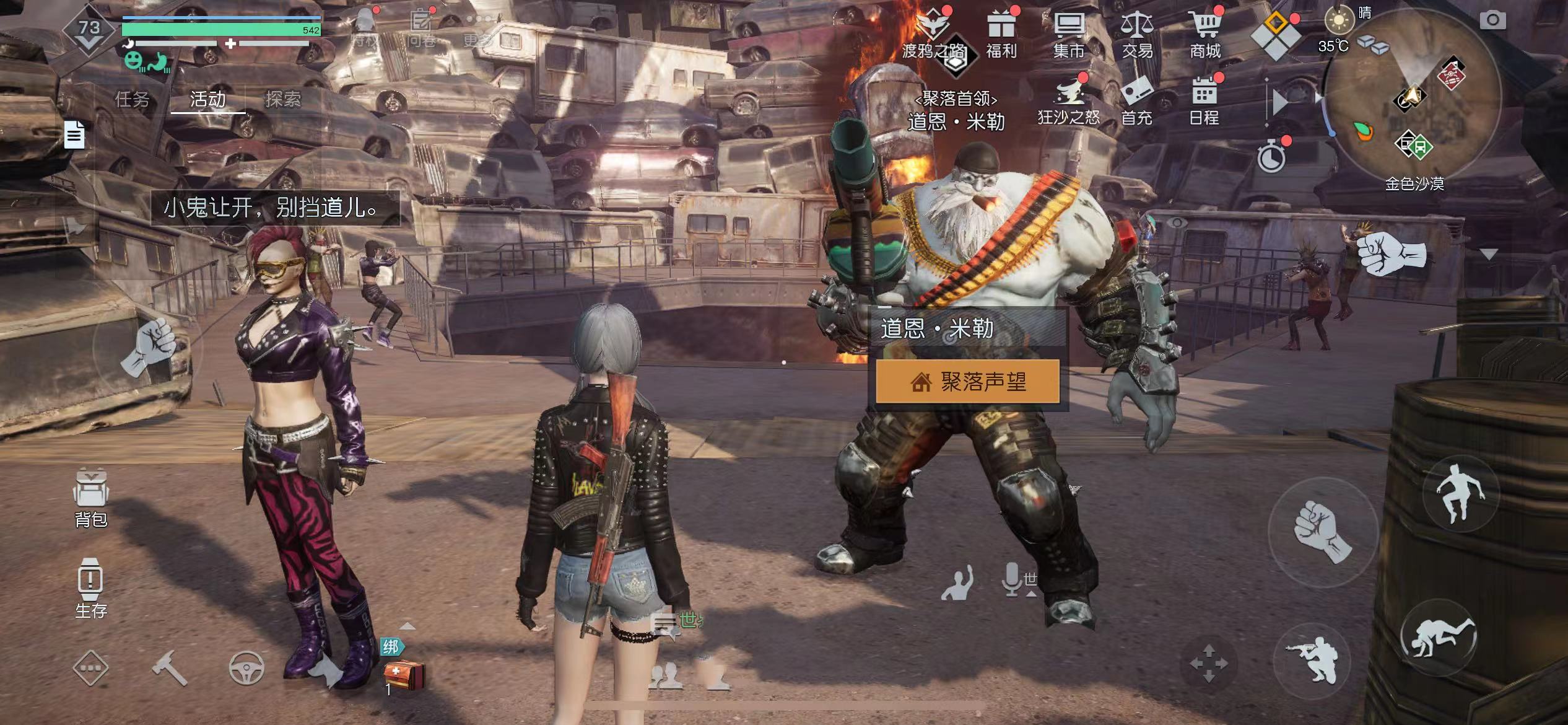Open the 首充 first recharge offer
The height and width of the screenshot is (725, 1568).
1136,101
